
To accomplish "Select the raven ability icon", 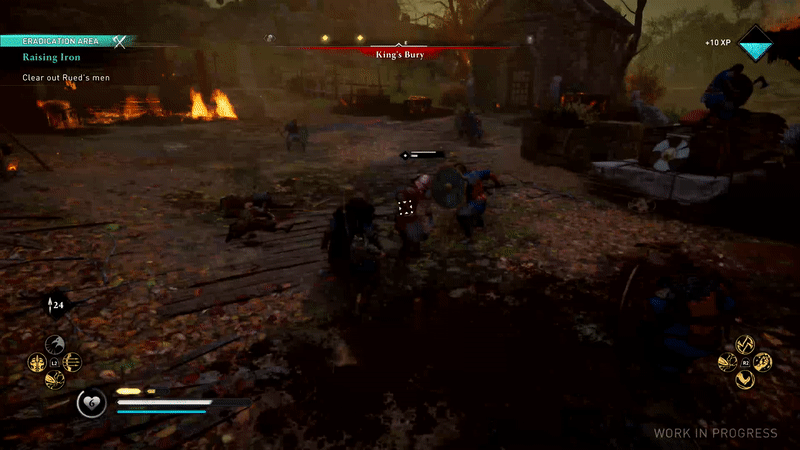I will coord(54,346).
